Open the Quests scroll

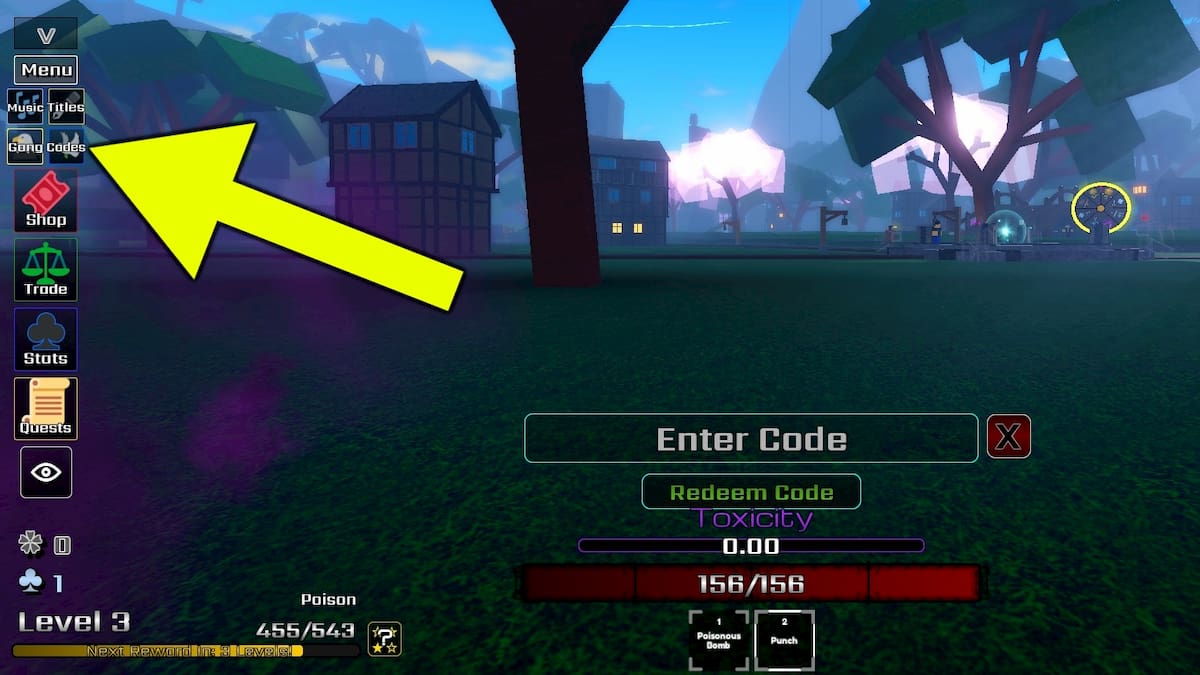tap(46, 408)
